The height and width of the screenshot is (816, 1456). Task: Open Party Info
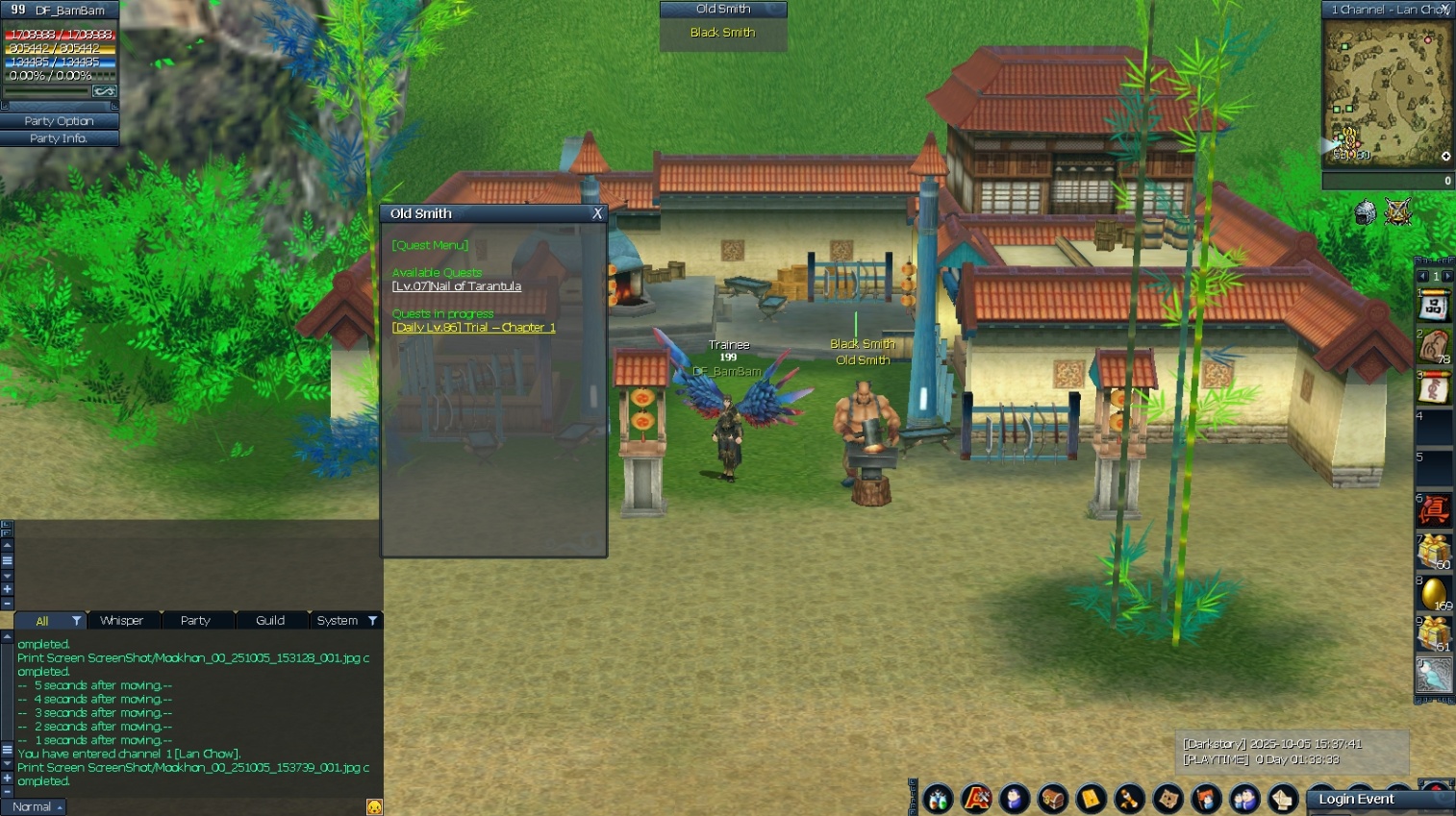pyautogui.click(x=59, y=138)
